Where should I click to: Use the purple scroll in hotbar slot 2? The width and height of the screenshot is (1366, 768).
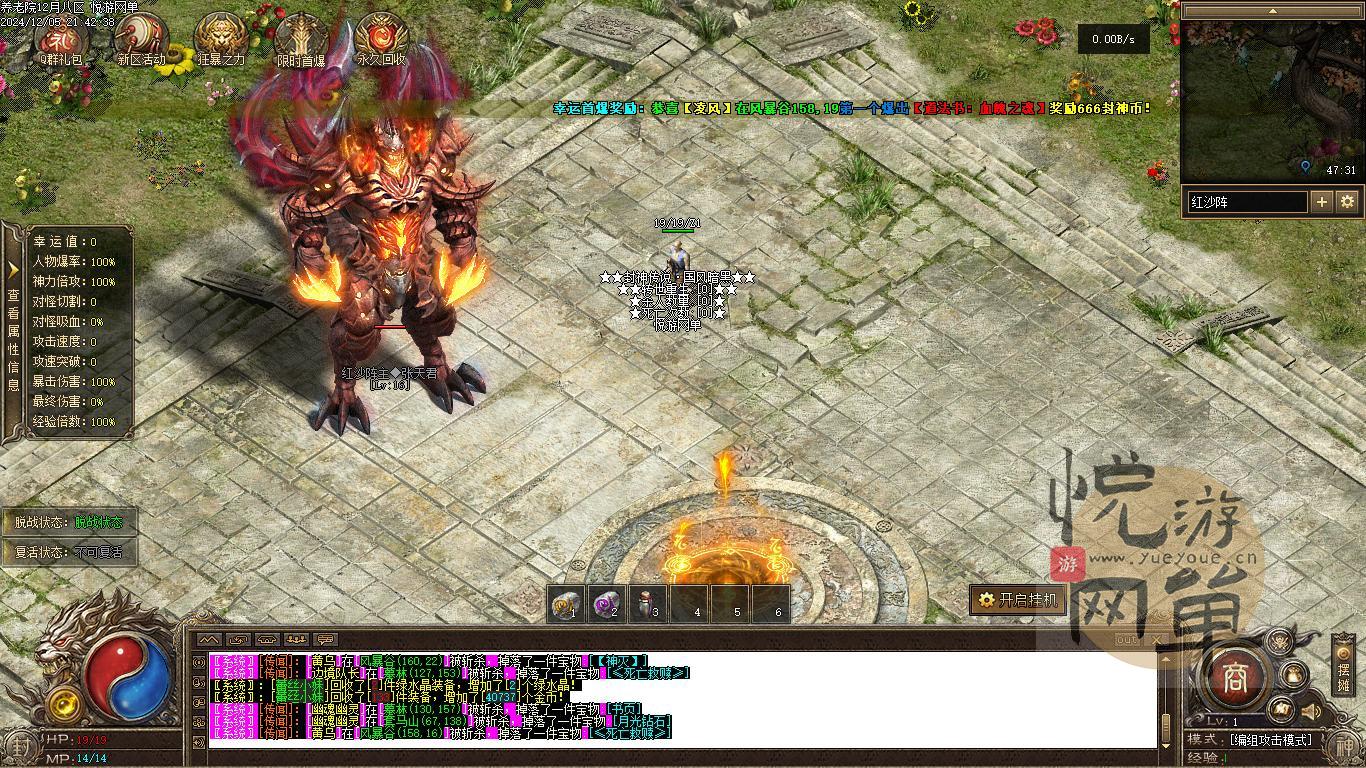click(607, 604)
